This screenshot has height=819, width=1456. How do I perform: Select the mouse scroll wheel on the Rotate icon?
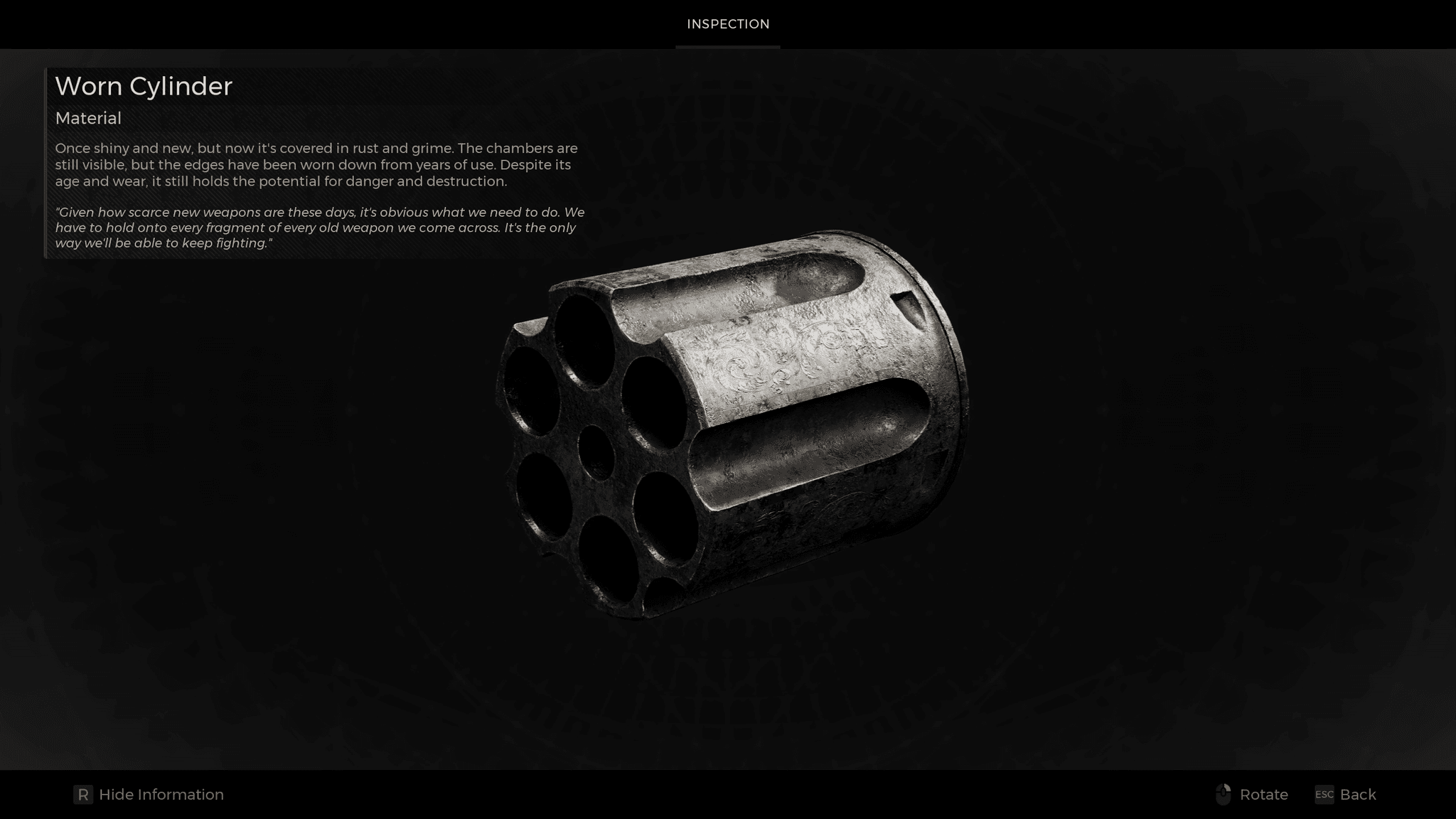[1224, 791]
